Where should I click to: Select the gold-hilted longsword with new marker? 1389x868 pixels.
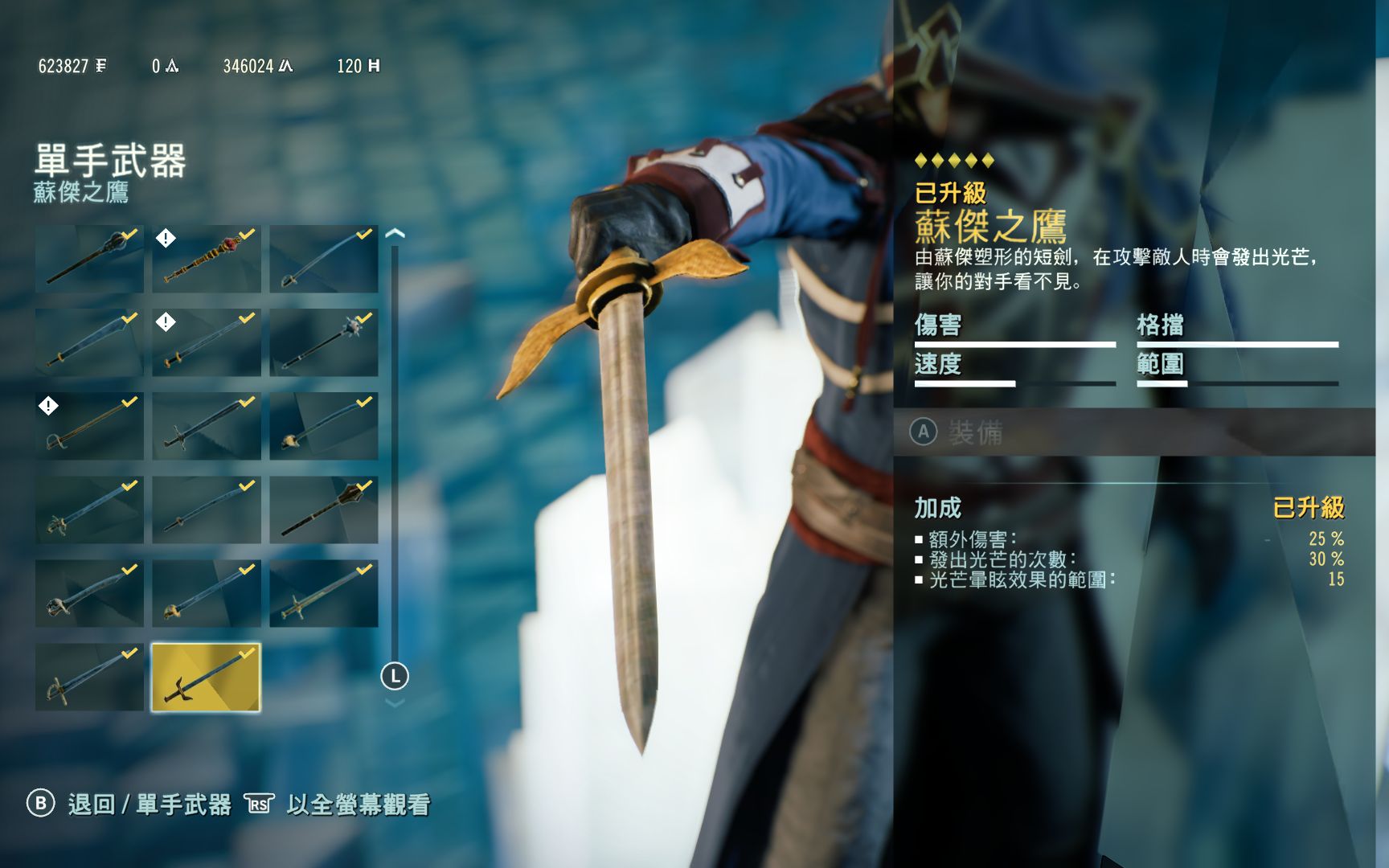tap(206, 342)
